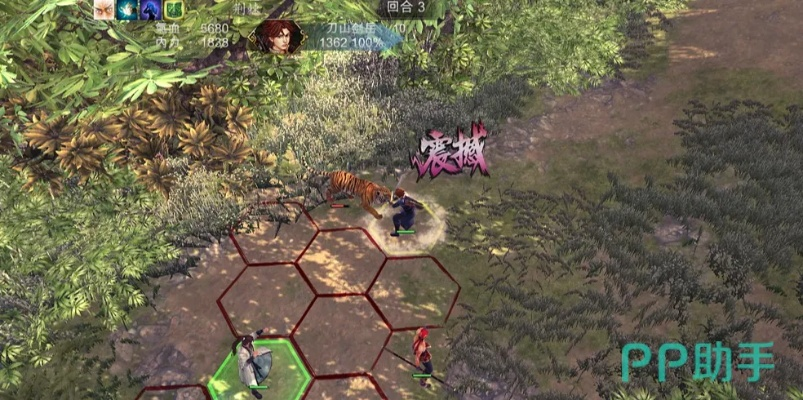
Task: Select the eyes status buff icon
Action: (x=104, y=10)
